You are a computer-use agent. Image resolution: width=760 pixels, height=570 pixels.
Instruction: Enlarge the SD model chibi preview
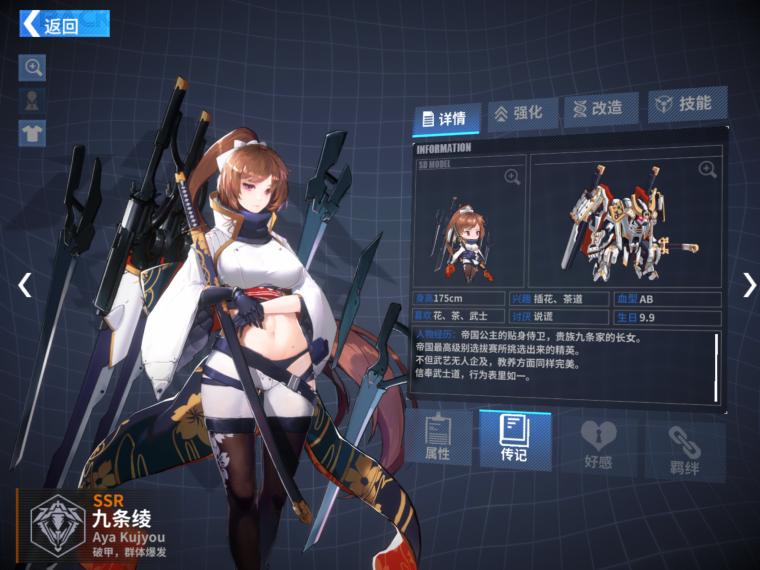512,177
